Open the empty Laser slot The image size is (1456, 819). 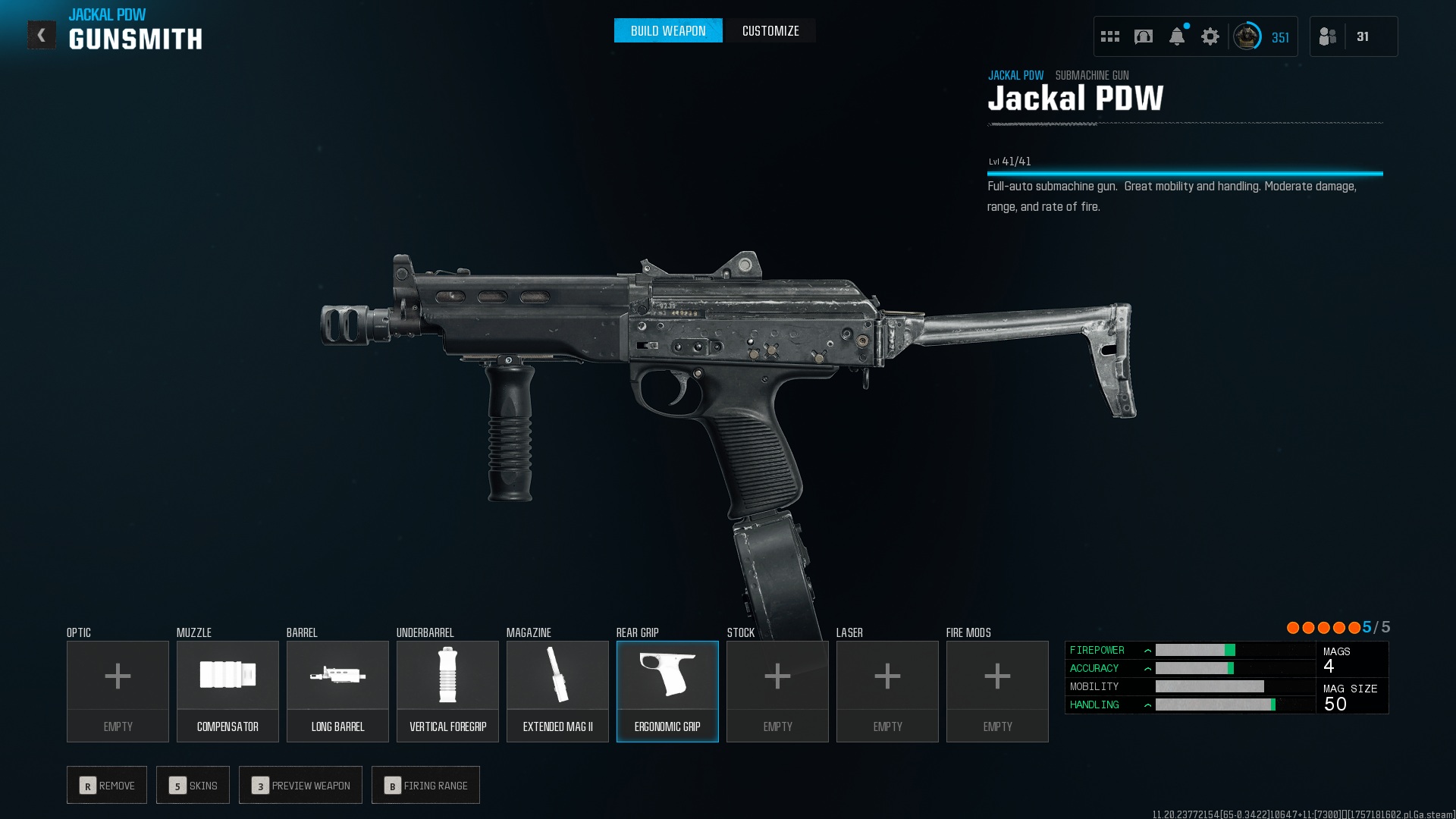tap(887, 691)
